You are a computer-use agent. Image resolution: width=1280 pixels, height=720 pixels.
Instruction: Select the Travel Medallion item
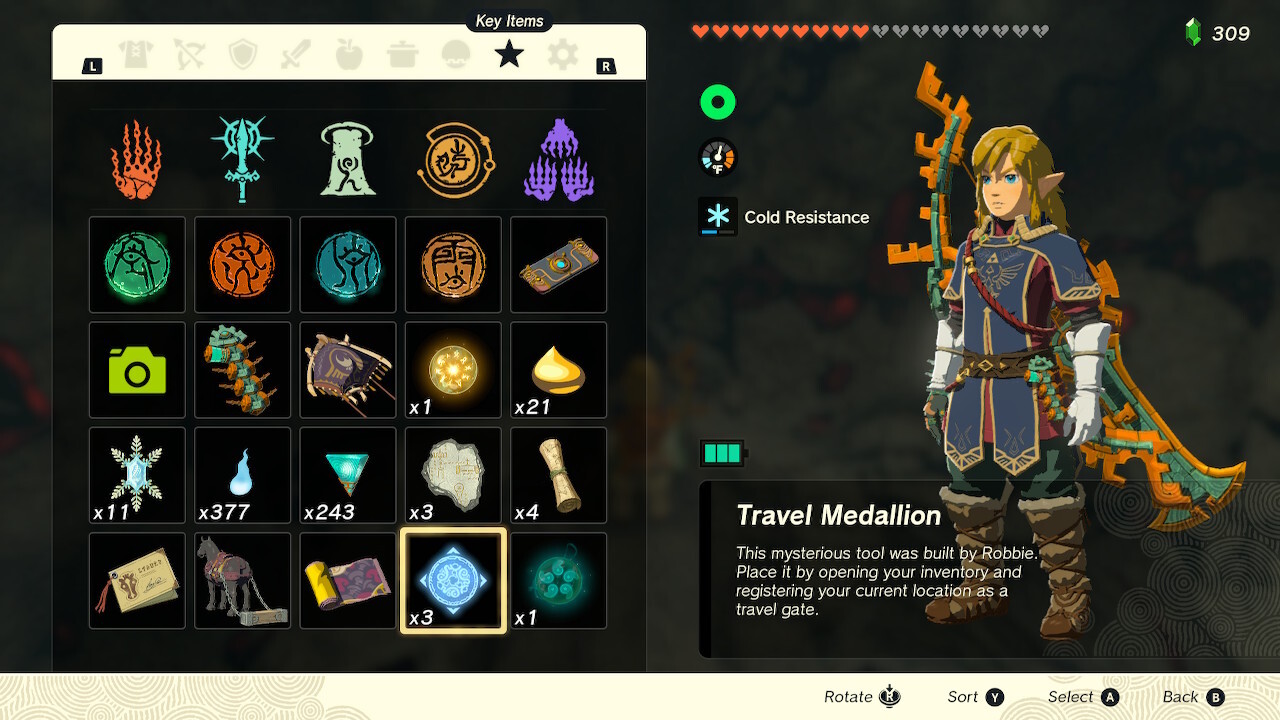click(x=453, y=580)
